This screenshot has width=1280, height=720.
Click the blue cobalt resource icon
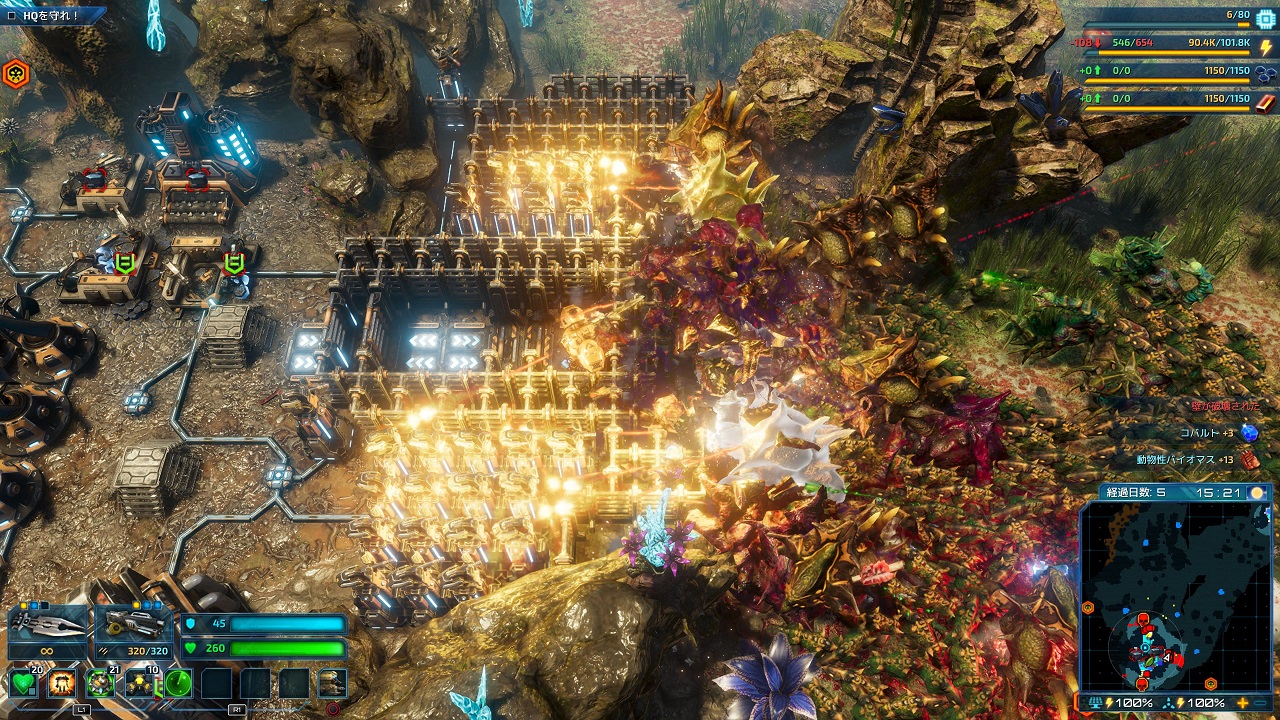1265,72
